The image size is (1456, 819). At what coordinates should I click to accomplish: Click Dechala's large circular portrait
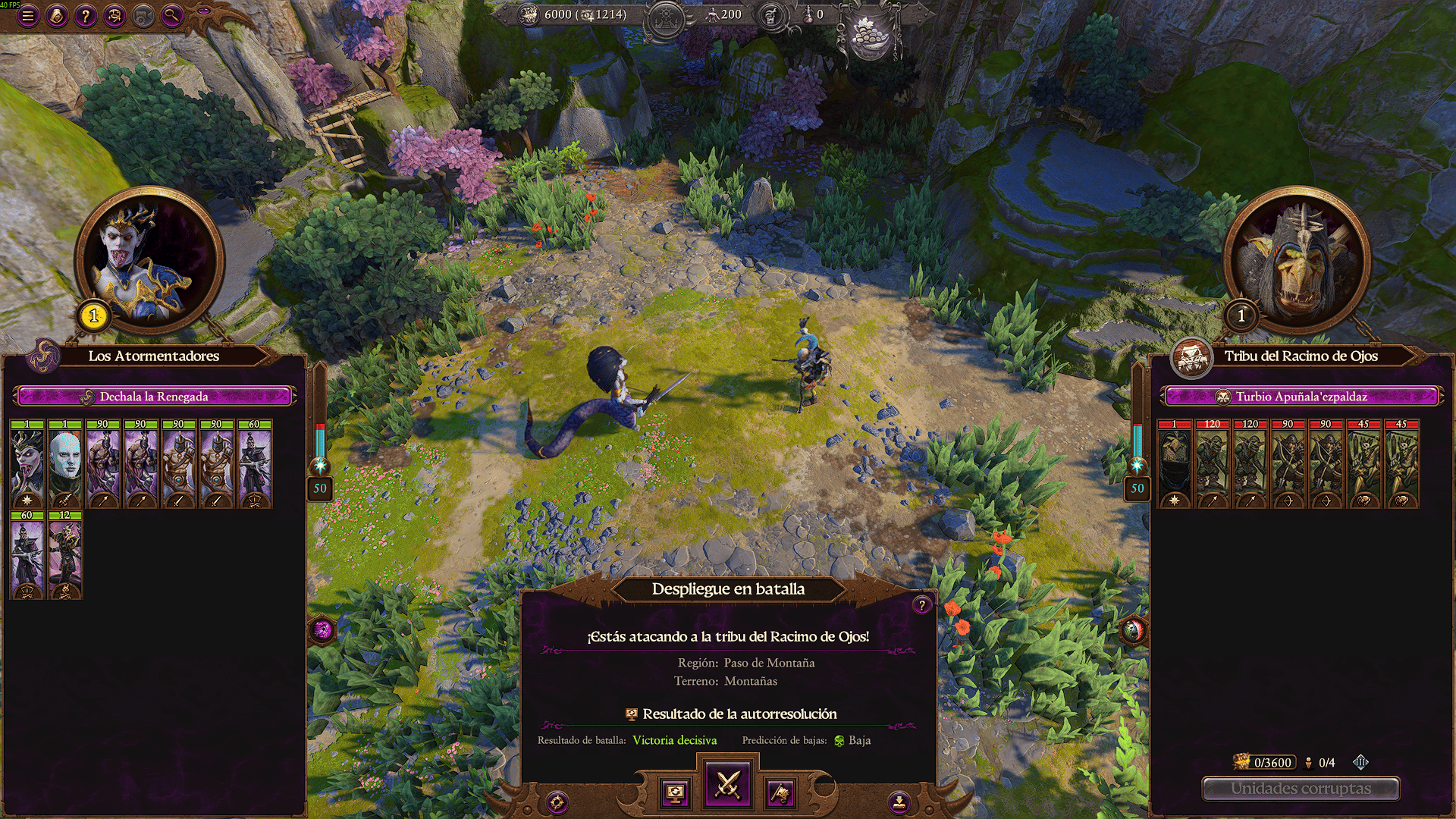[x=149, y=259]
